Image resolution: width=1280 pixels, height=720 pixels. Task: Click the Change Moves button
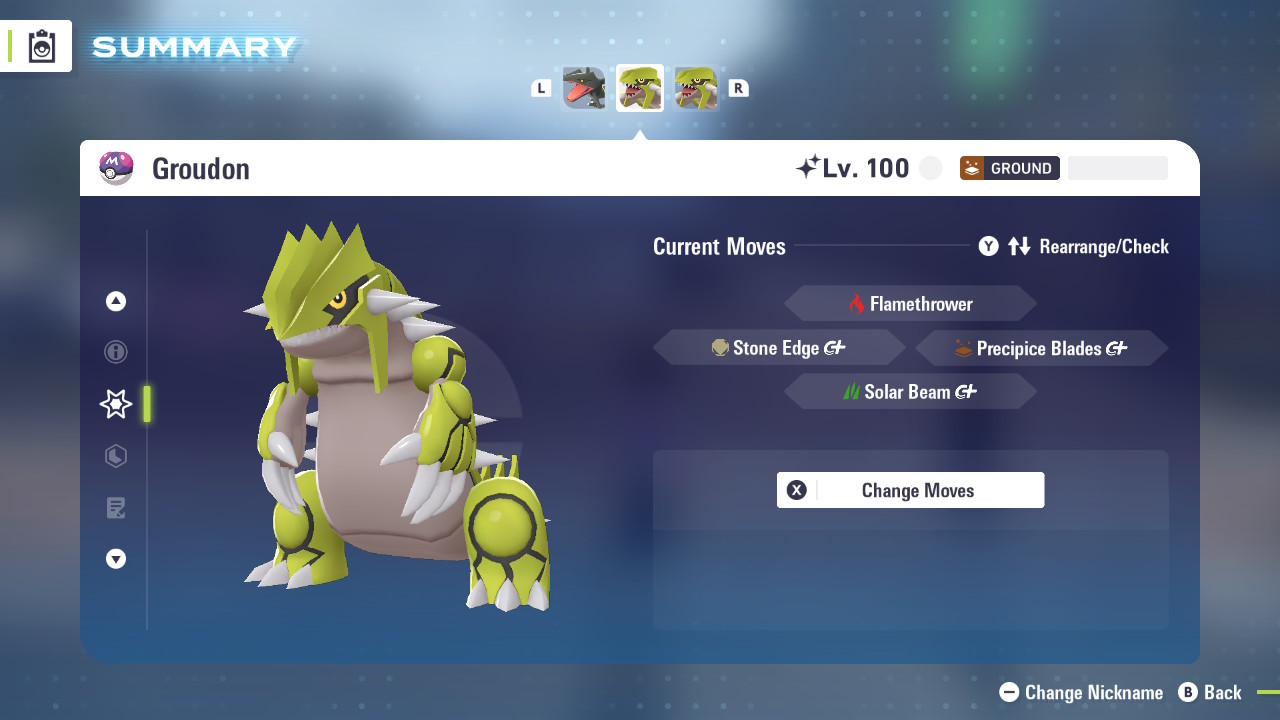910,490
